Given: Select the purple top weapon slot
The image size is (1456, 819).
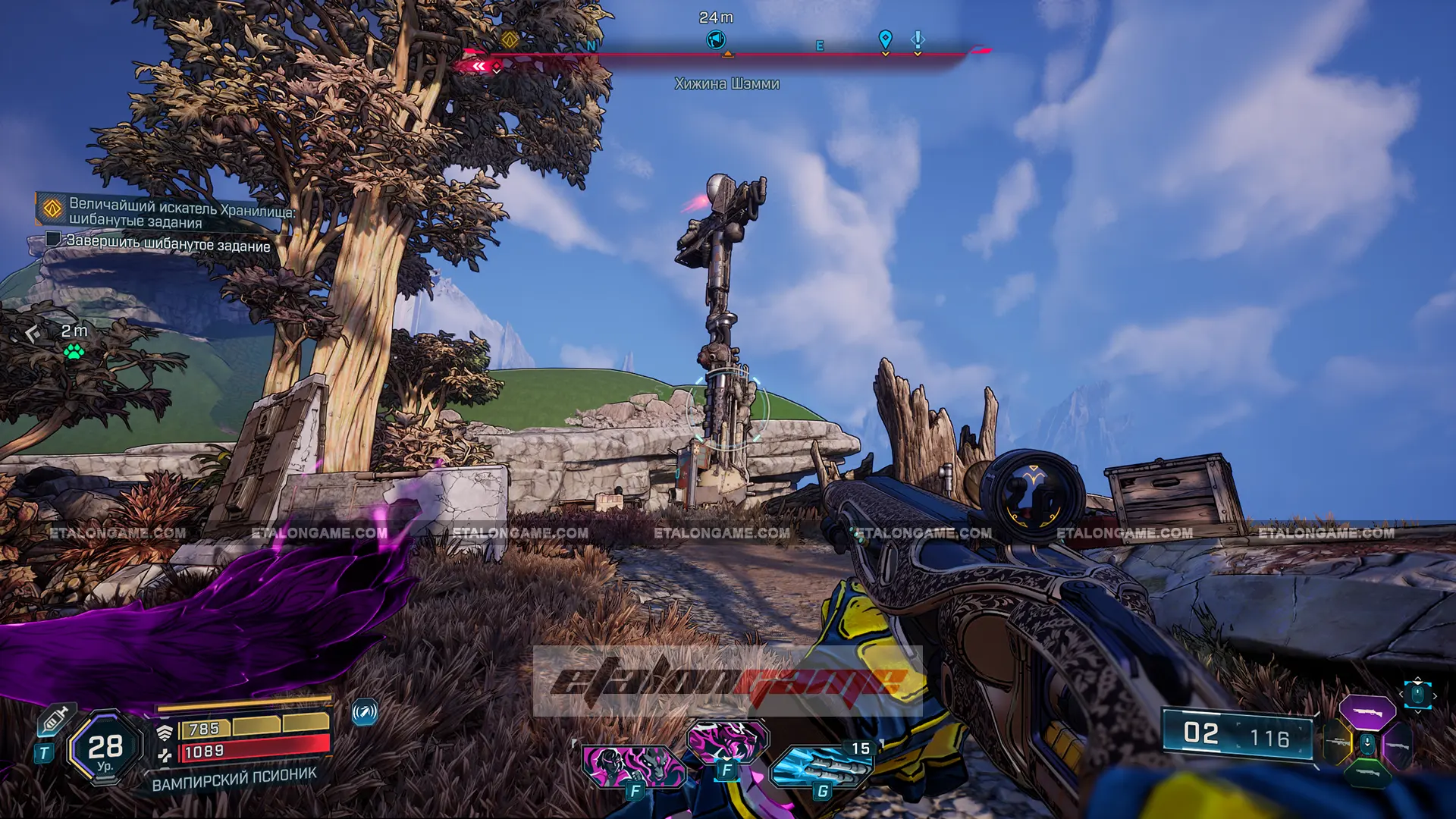Looking at the screenshot, I should 1367,713.
